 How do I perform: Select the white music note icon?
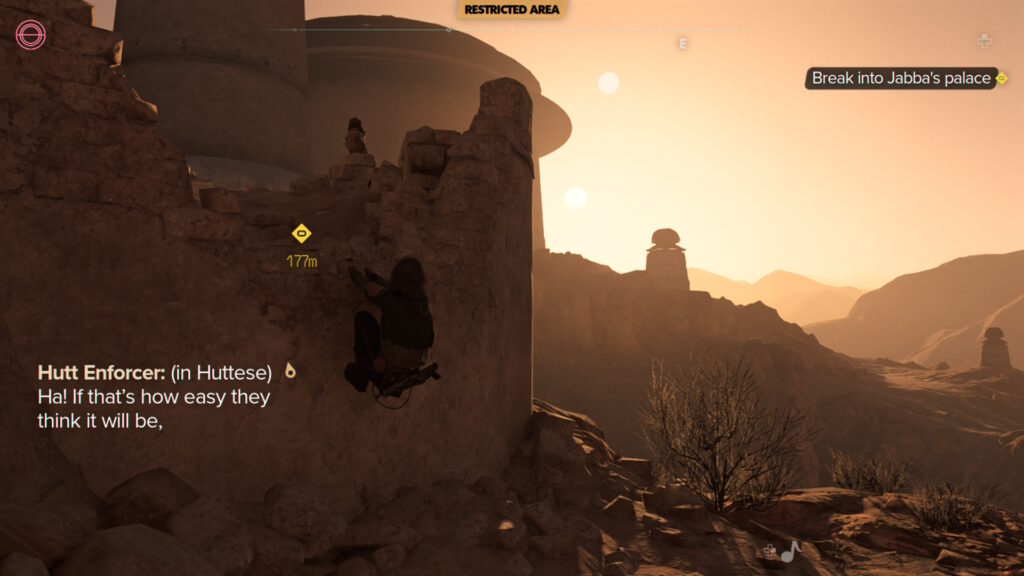791,550
